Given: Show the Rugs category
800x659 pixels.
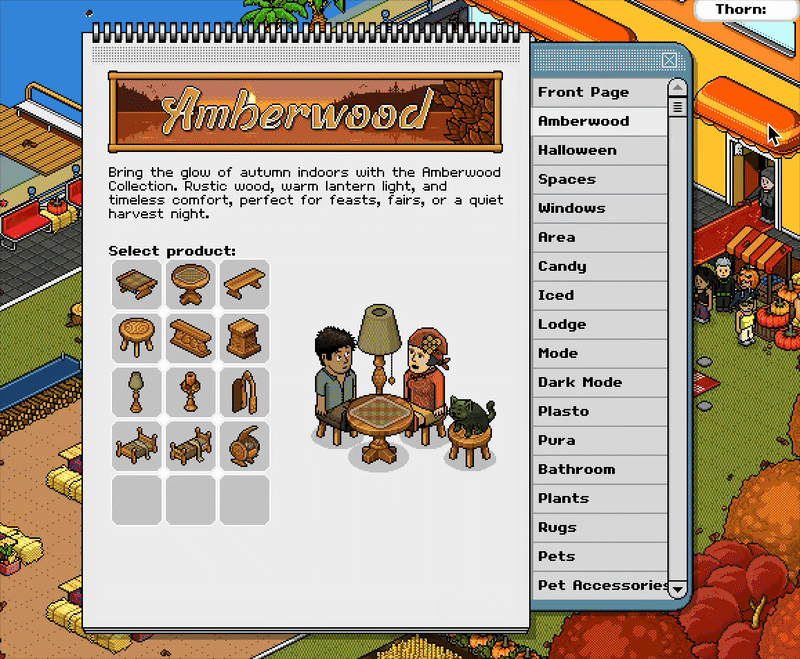Looking at the screenshot, I should click(x=598, y=527).
